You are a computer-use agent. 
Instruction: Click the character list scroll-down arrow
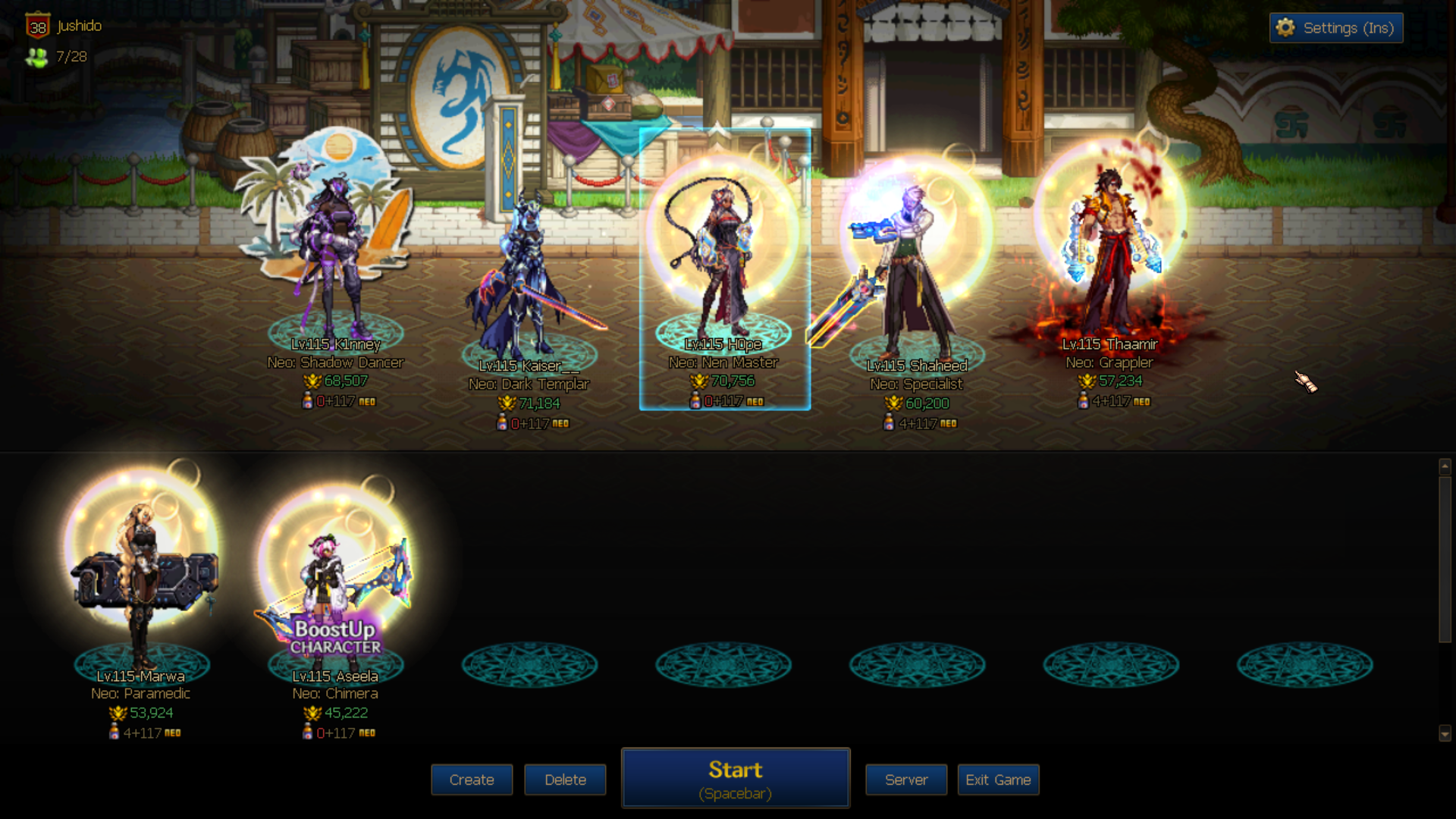(1445, 733)
